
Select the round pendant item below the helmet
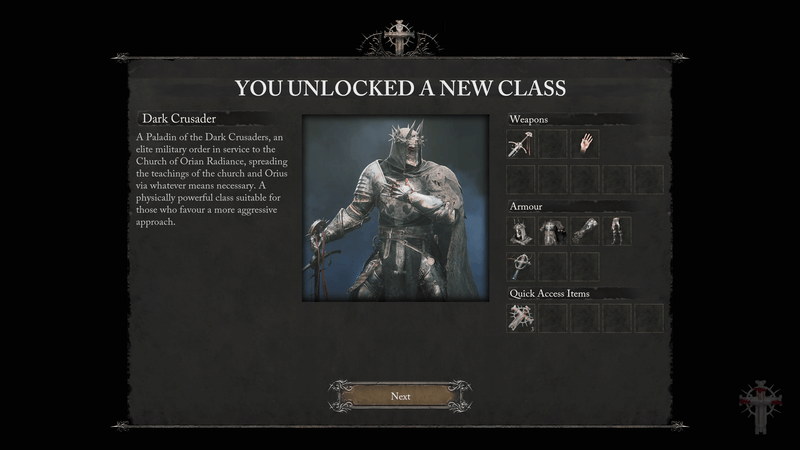[x=521, y=266]
